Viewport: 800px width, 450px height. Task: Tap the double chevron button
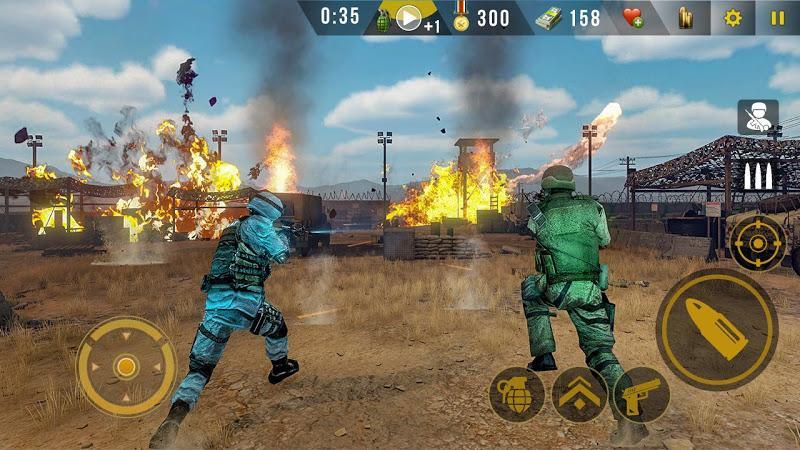coord(579,394)
